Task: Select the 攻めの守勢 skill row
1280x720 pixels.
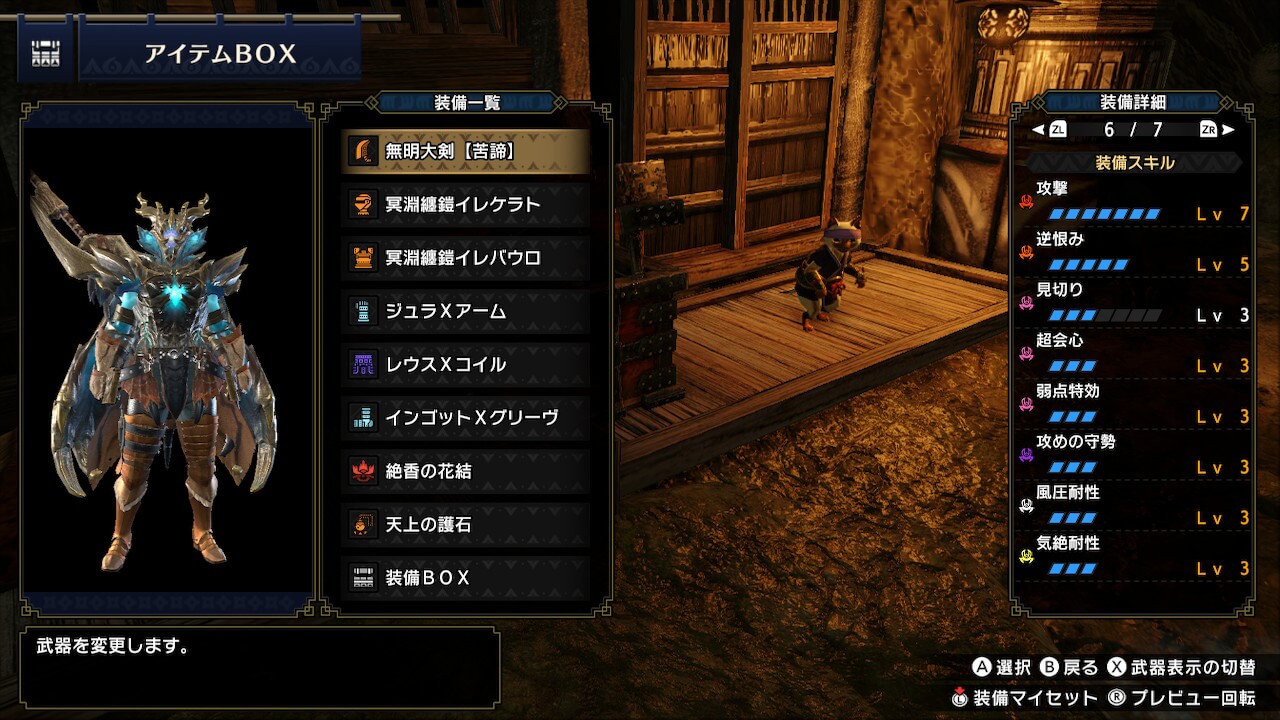Action: click(1134, 455)
